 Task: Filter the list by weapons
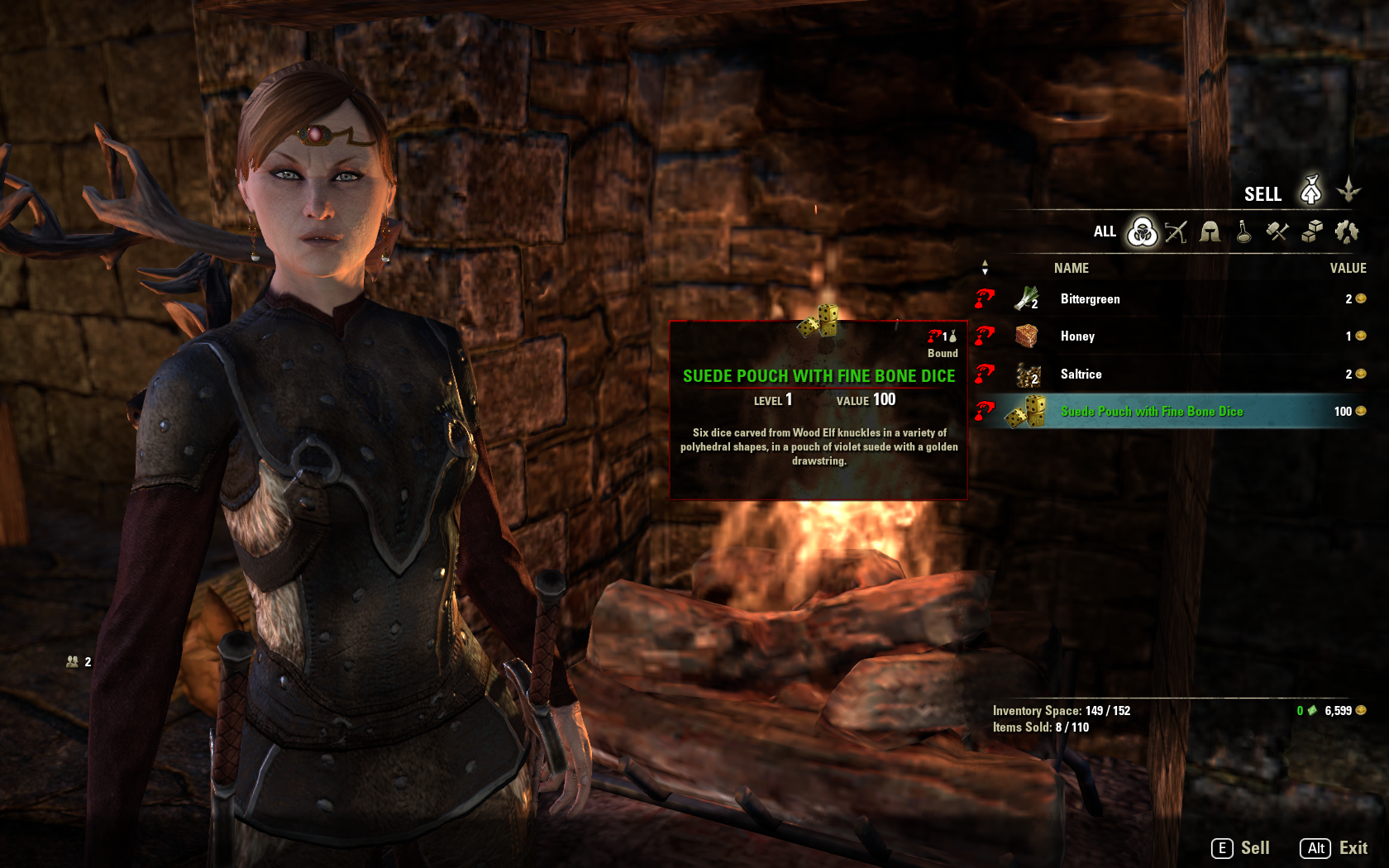pos(1176,232)
